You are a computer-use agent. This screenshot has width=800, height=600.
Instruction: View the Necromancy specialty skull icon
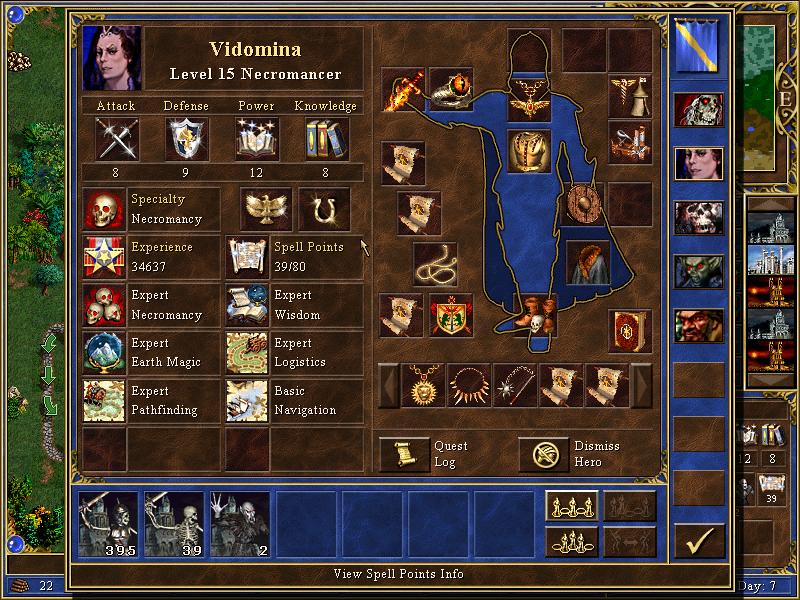[x=104, y=210]
